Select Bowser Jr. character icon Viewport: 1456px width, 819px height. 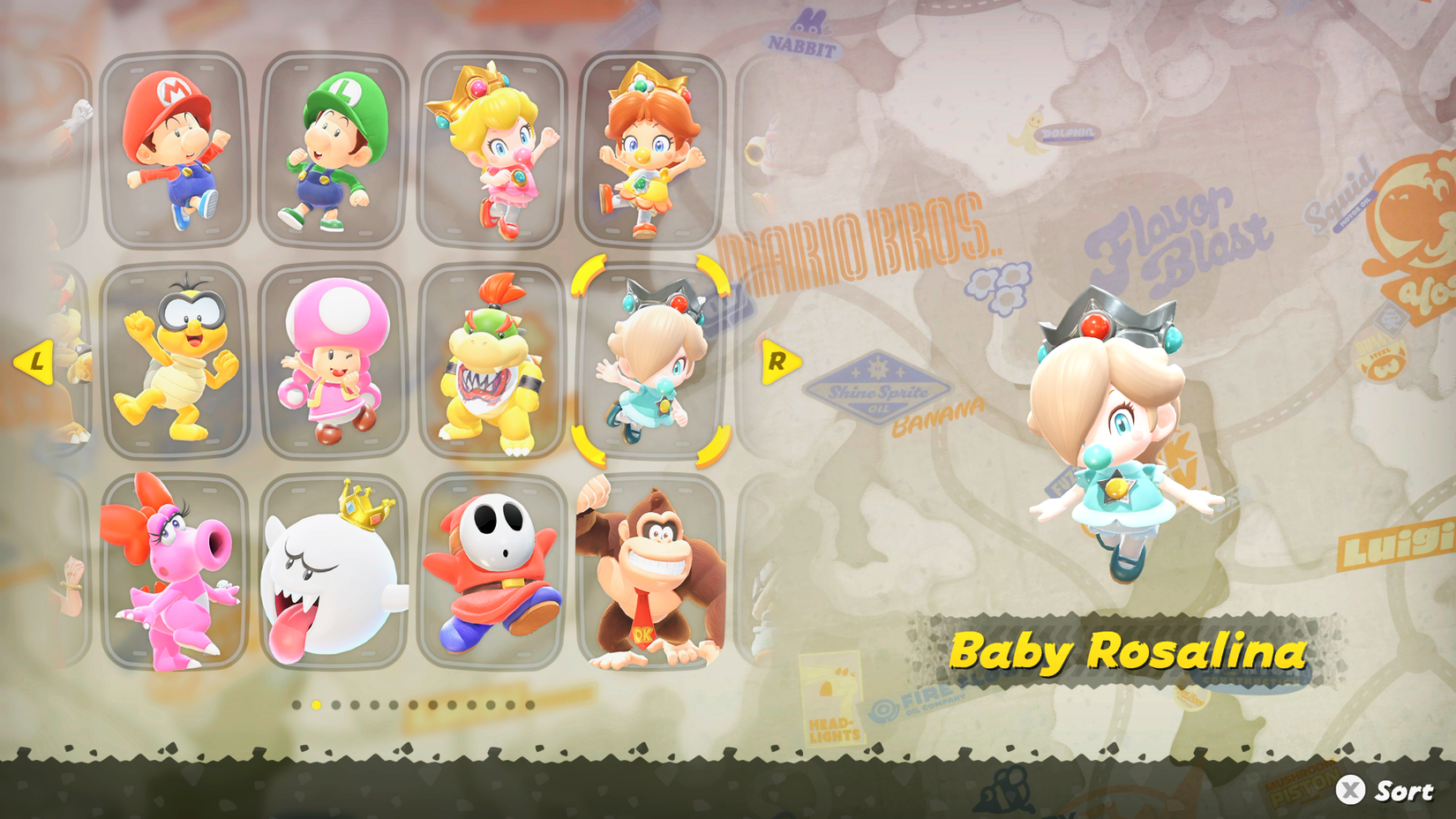coord(490,362)
